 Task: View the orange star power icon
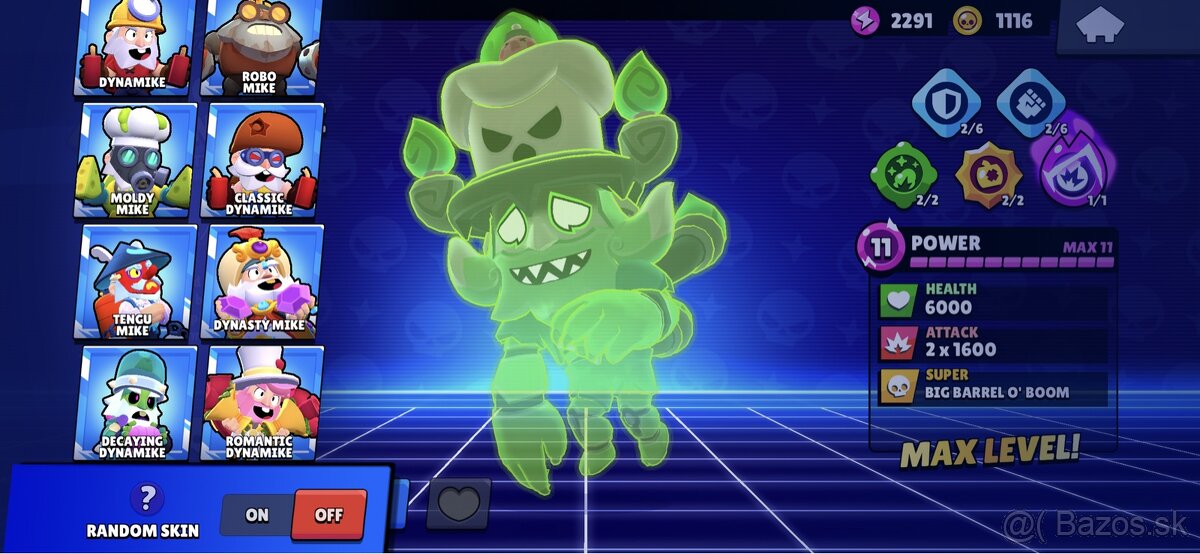point(988,174)
